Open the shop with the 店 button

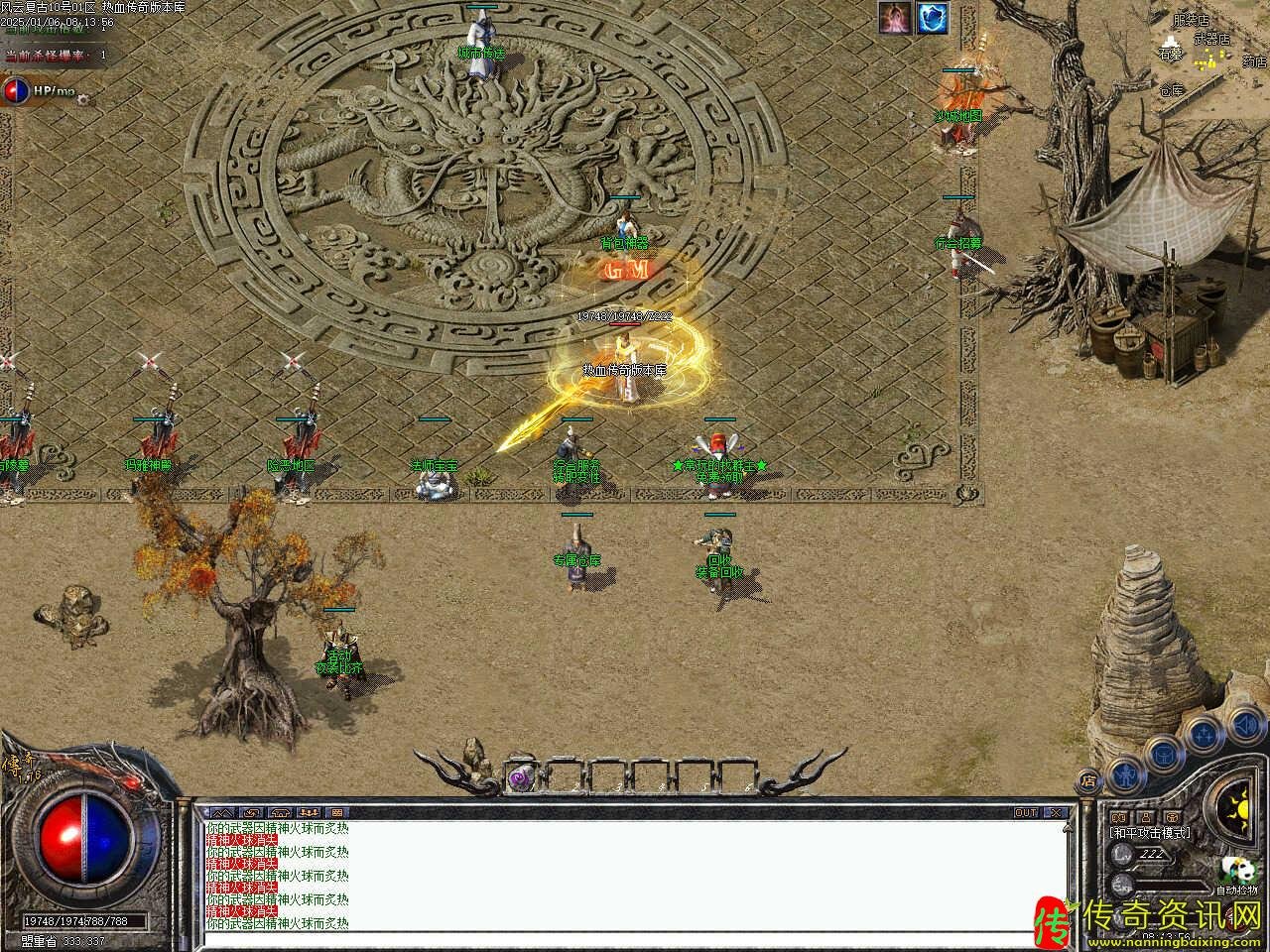click(1088, 780)
